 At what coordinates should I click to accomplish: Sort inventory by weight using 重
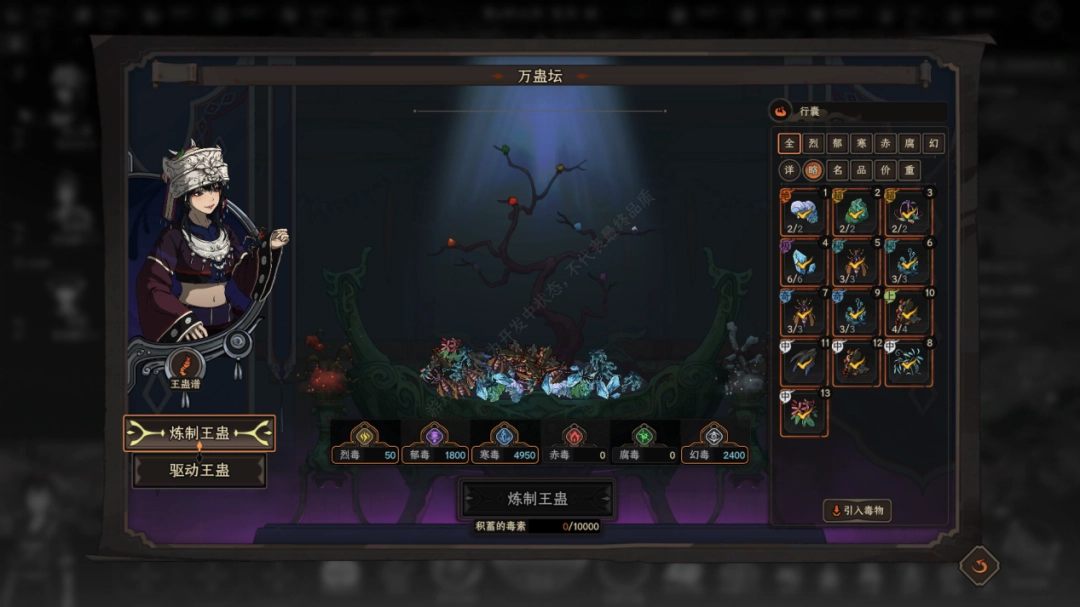pyautogui.click(x=909, y=169)
